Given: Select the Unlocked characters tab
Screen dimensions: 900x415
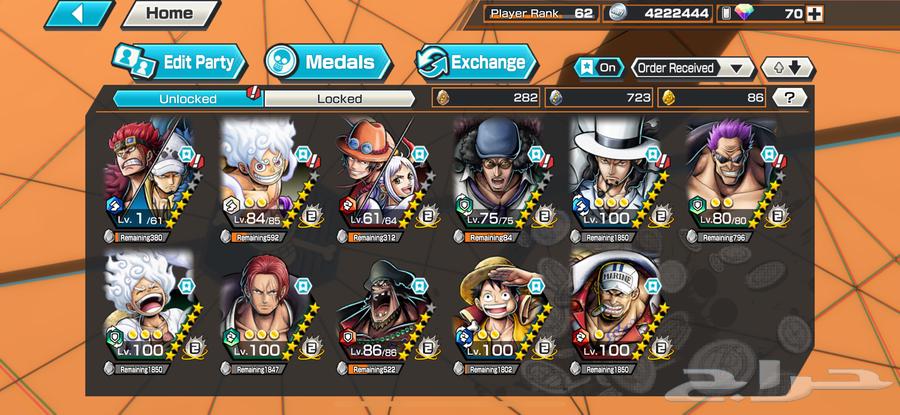Looking at the screenshot, I should point(186,98).
